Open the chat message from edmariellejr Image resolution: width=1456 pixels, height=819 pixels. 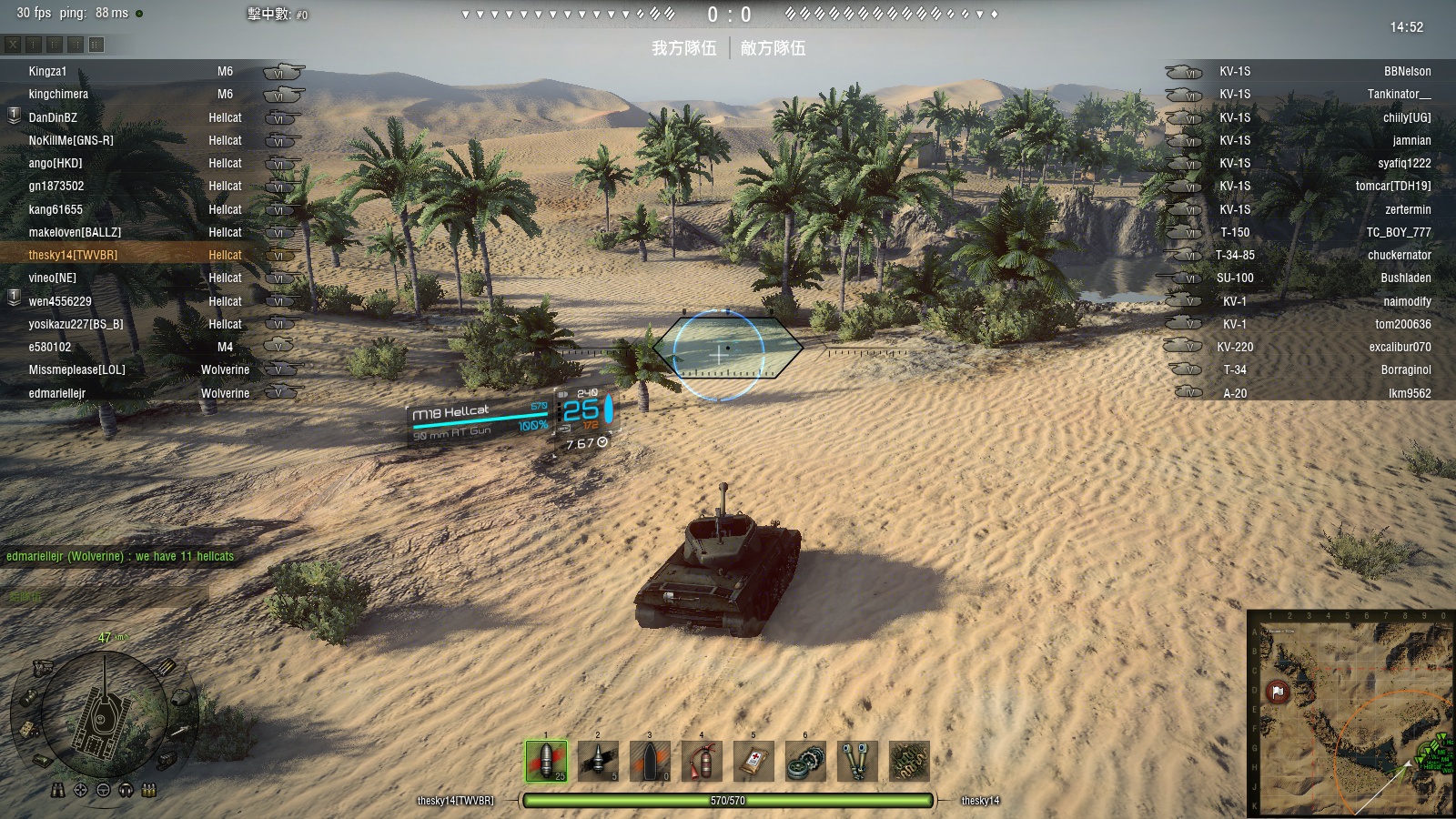(120, 556)
